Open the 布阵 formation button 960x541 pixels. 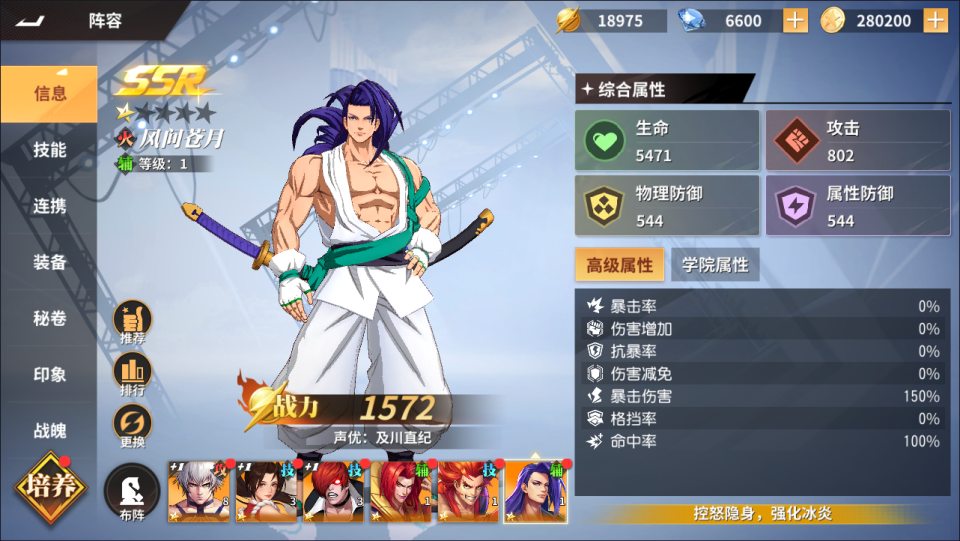click(132, 493)
